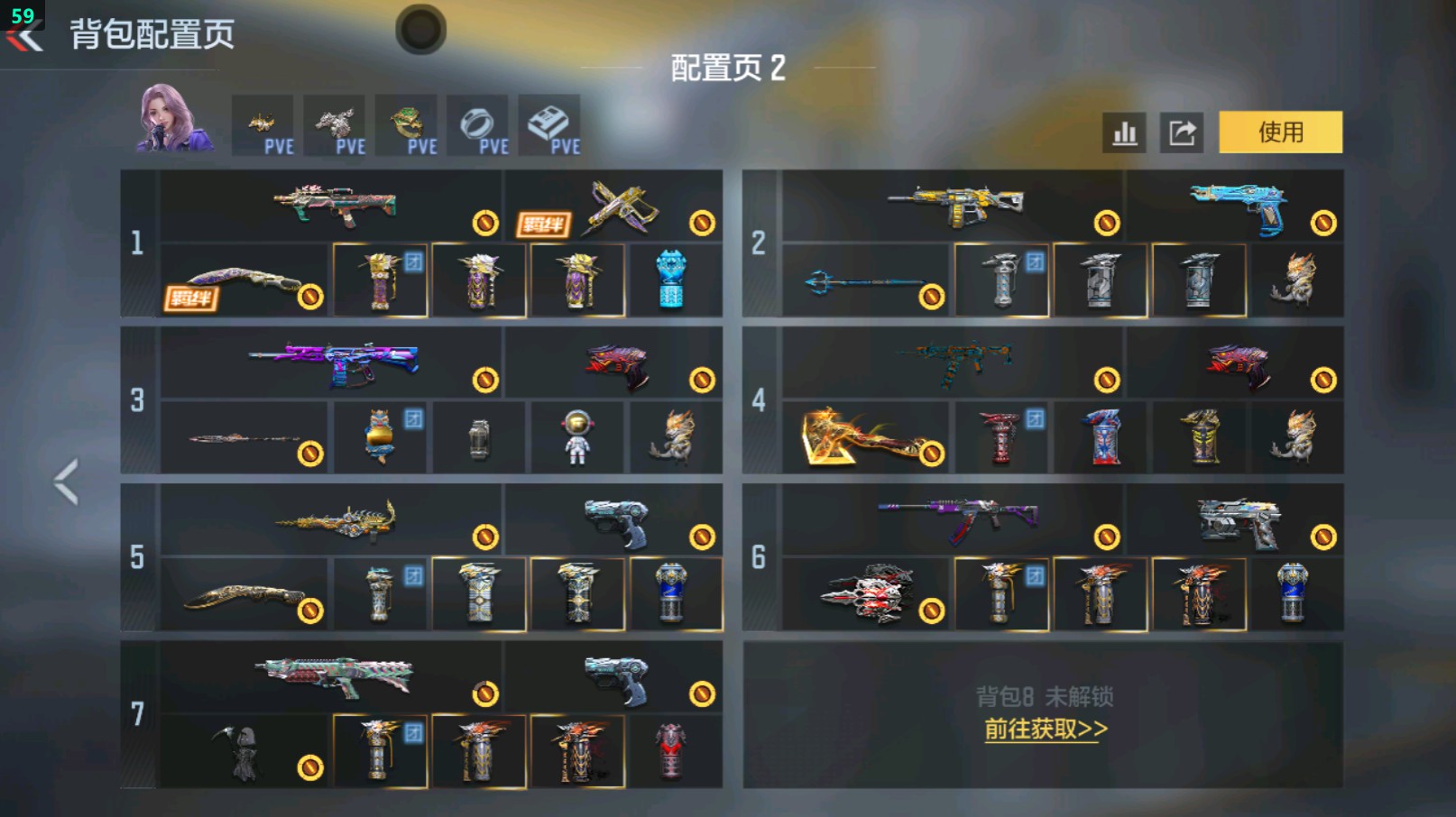Expand the previous page with the left chevron
Image resolution: width=1456 pixels, height=817 pixels.
[x=65, y=482]
